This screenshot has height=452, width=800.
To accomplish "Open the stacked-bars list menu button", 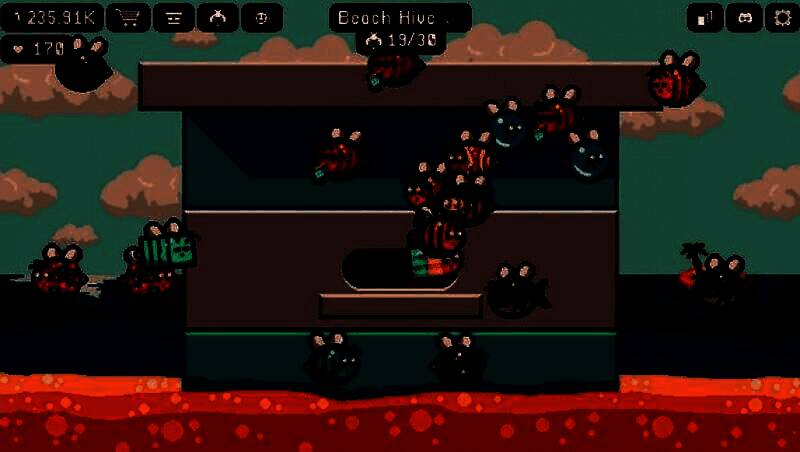I will point(173,17).
